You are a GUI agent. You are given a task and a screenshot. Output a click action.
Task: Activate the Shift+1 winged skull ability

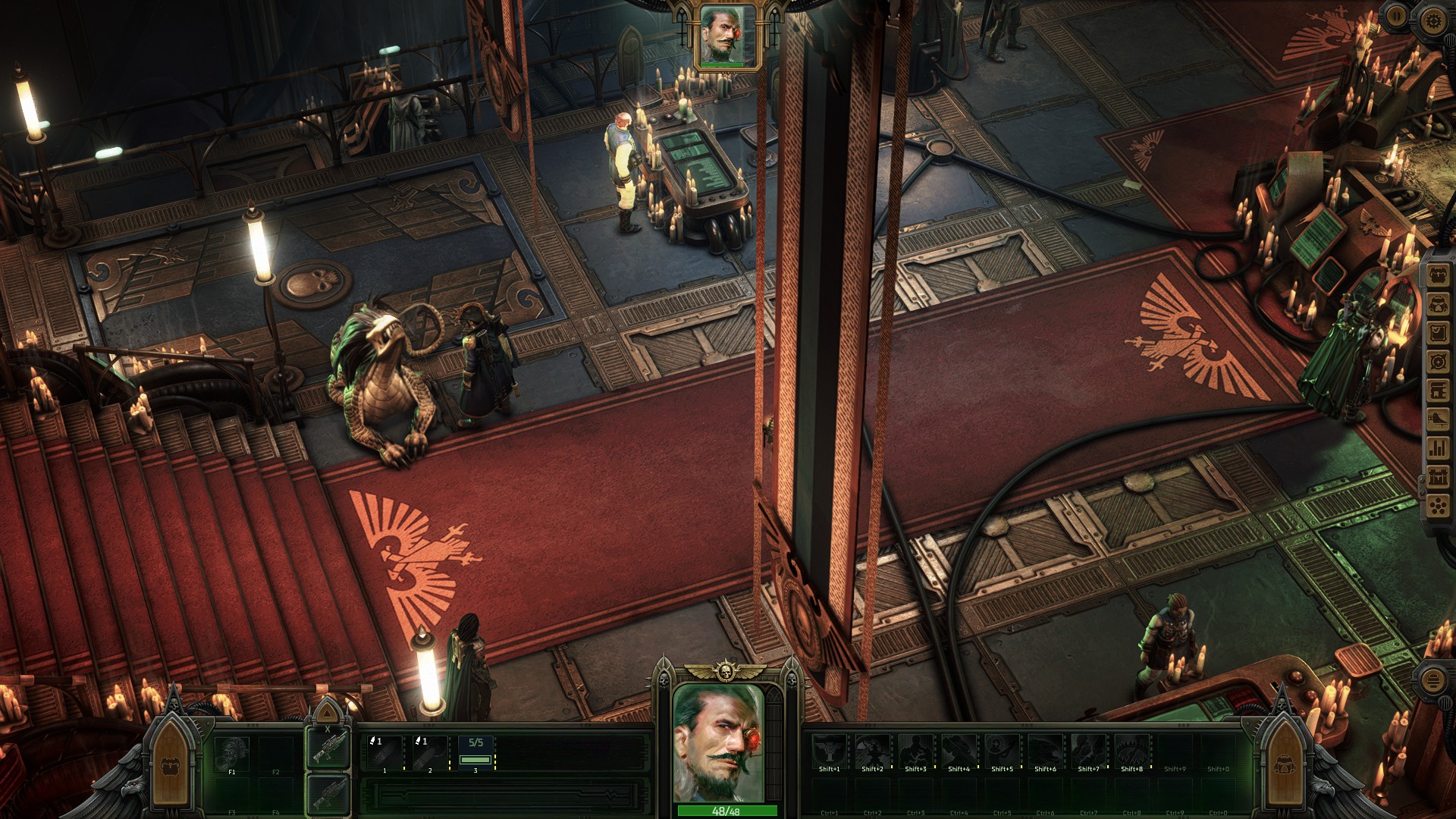(829, 752)
